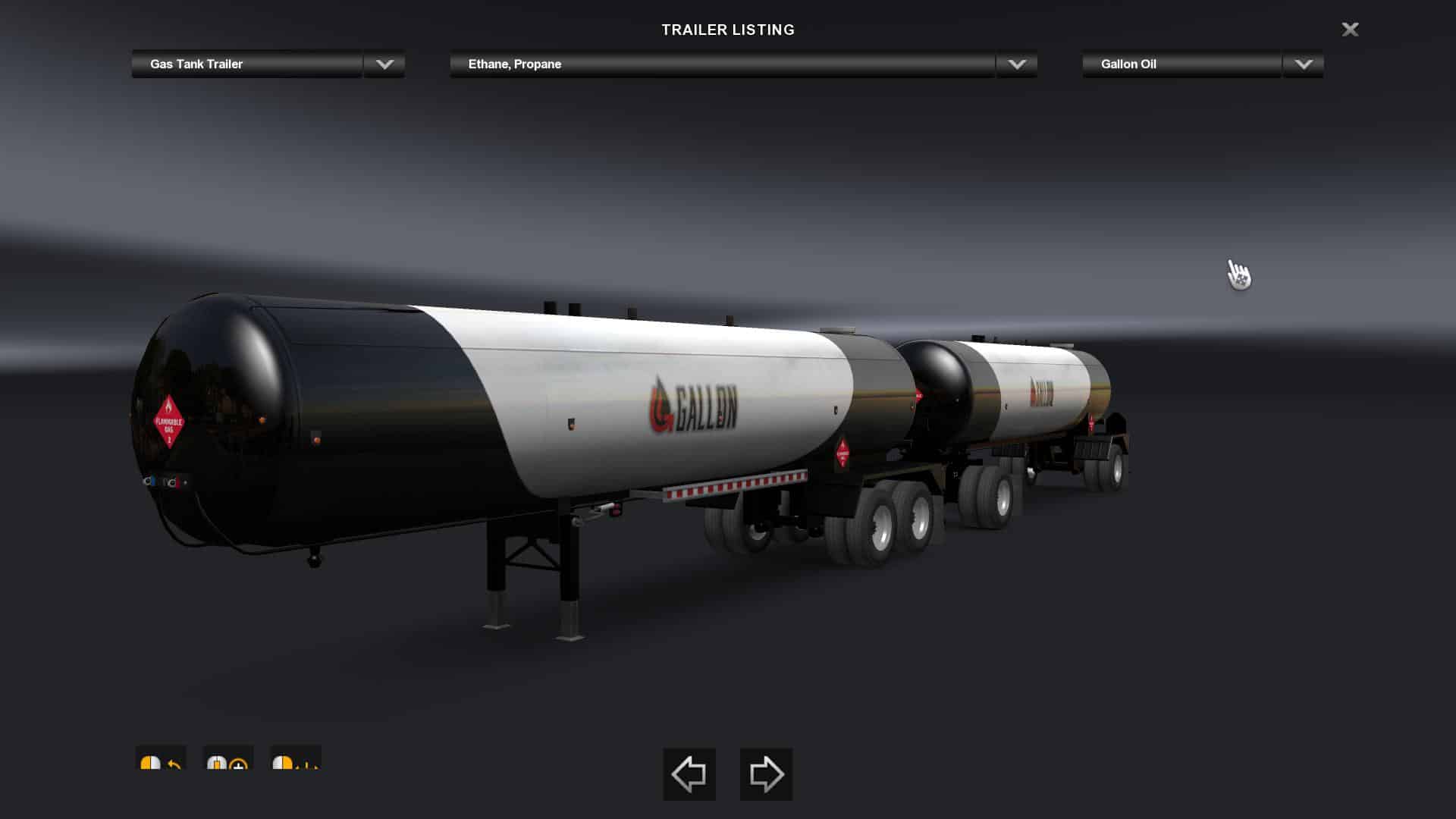Close the Trailer Listing screen
This screenshot has height=819, width=1456.
[x=1351, y=30]
